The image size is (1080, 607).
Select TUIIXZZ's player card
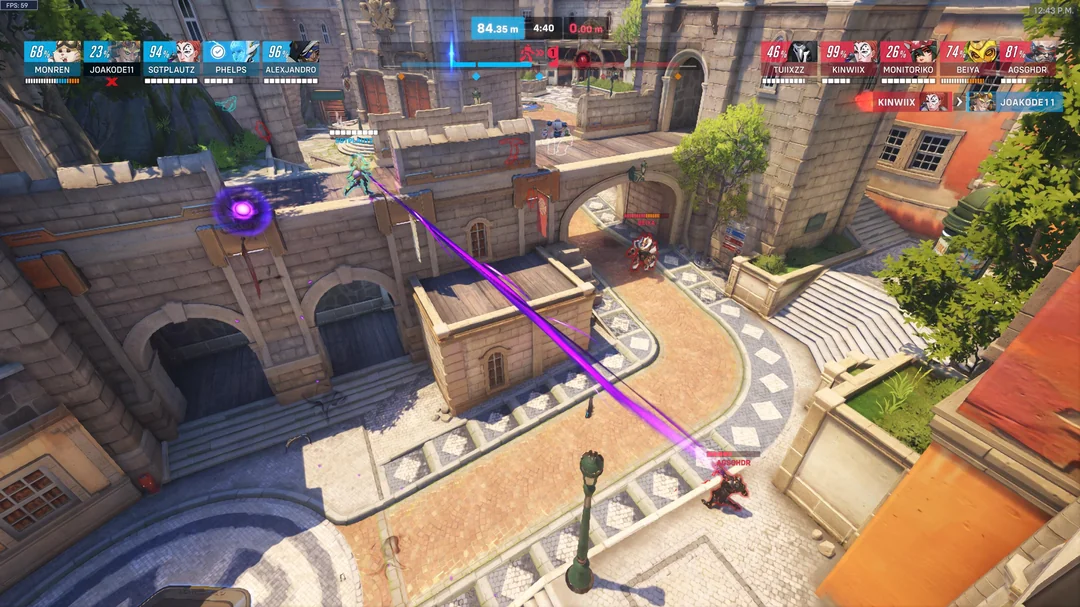[x=789, y=59]
